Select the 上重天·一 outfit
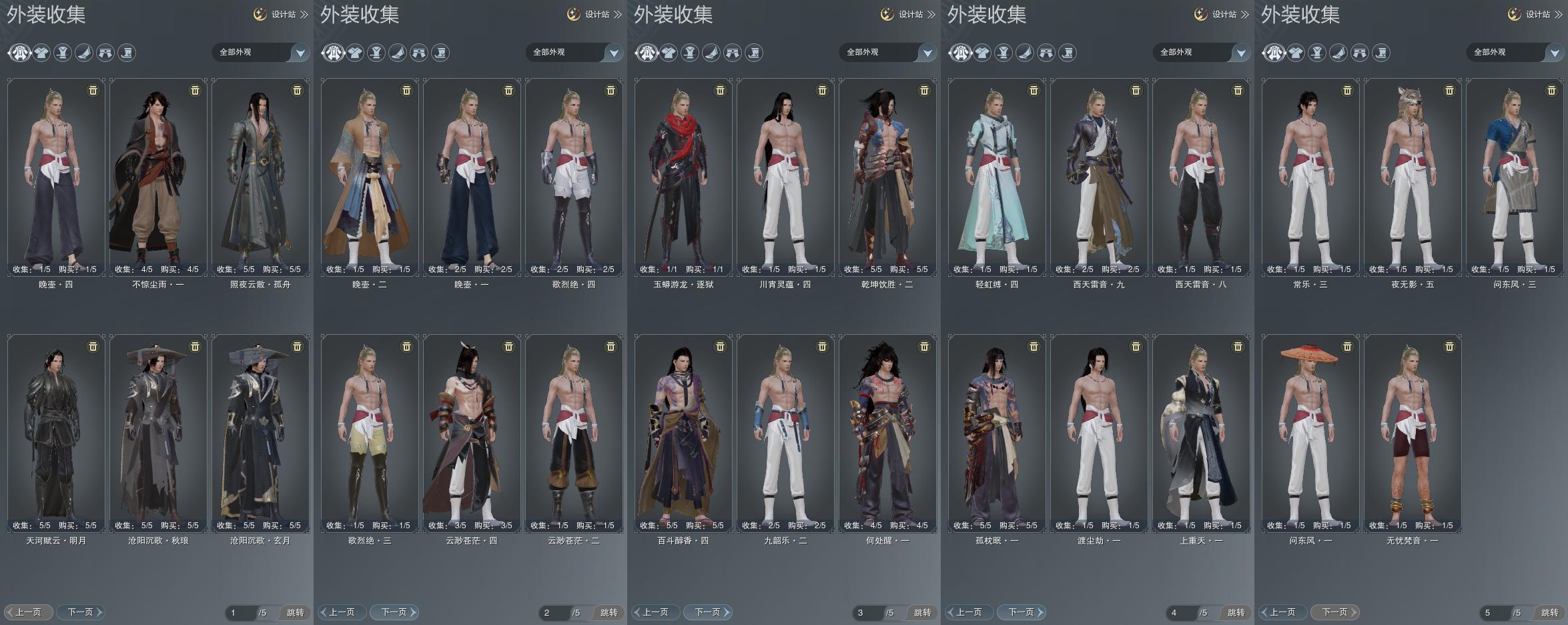This screenshot has width=1568, height=625. click(x=1201, y=434)
